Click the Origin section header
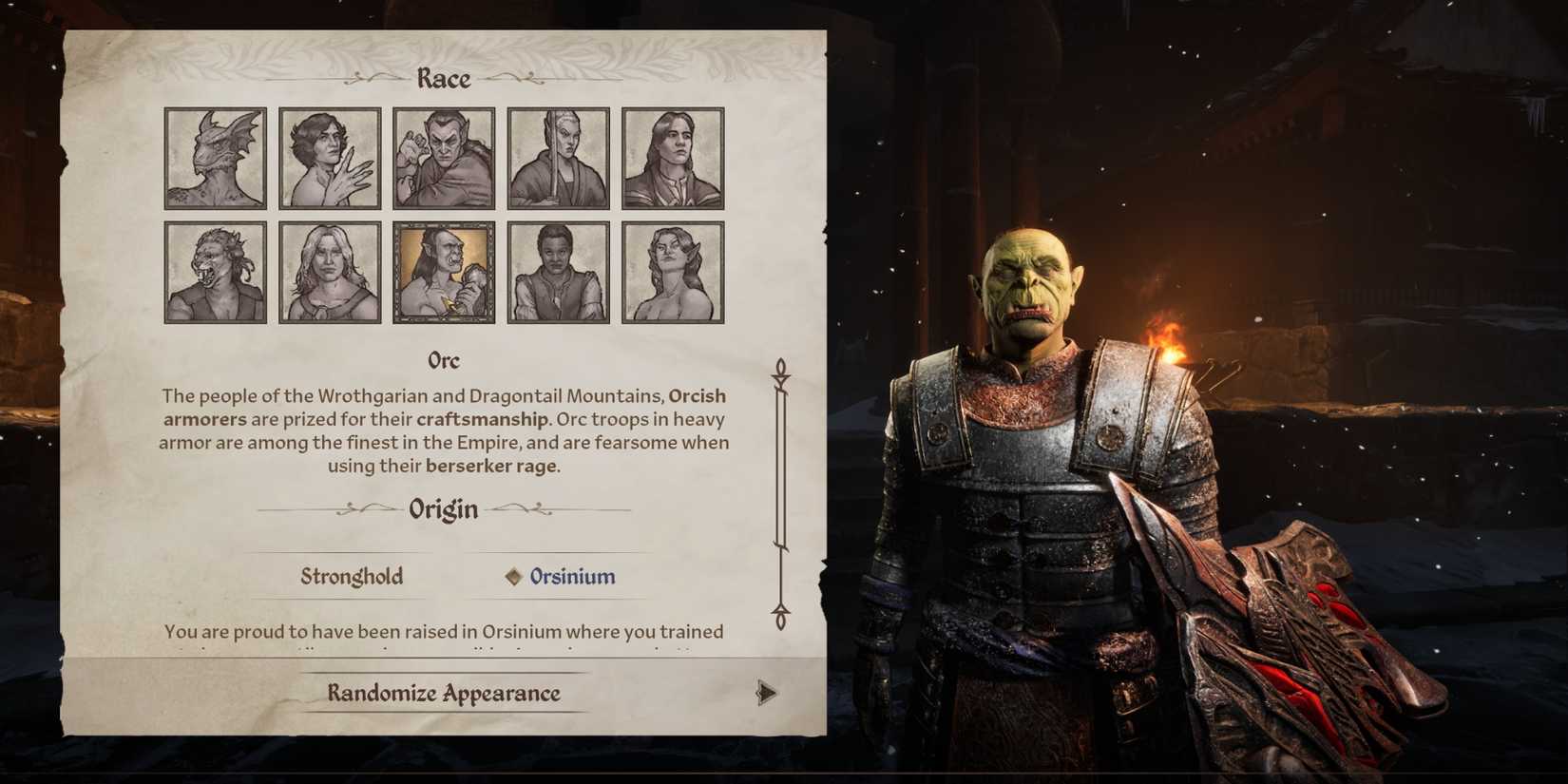Screen dimensions: 1568x784 click(x=444, y=509)
